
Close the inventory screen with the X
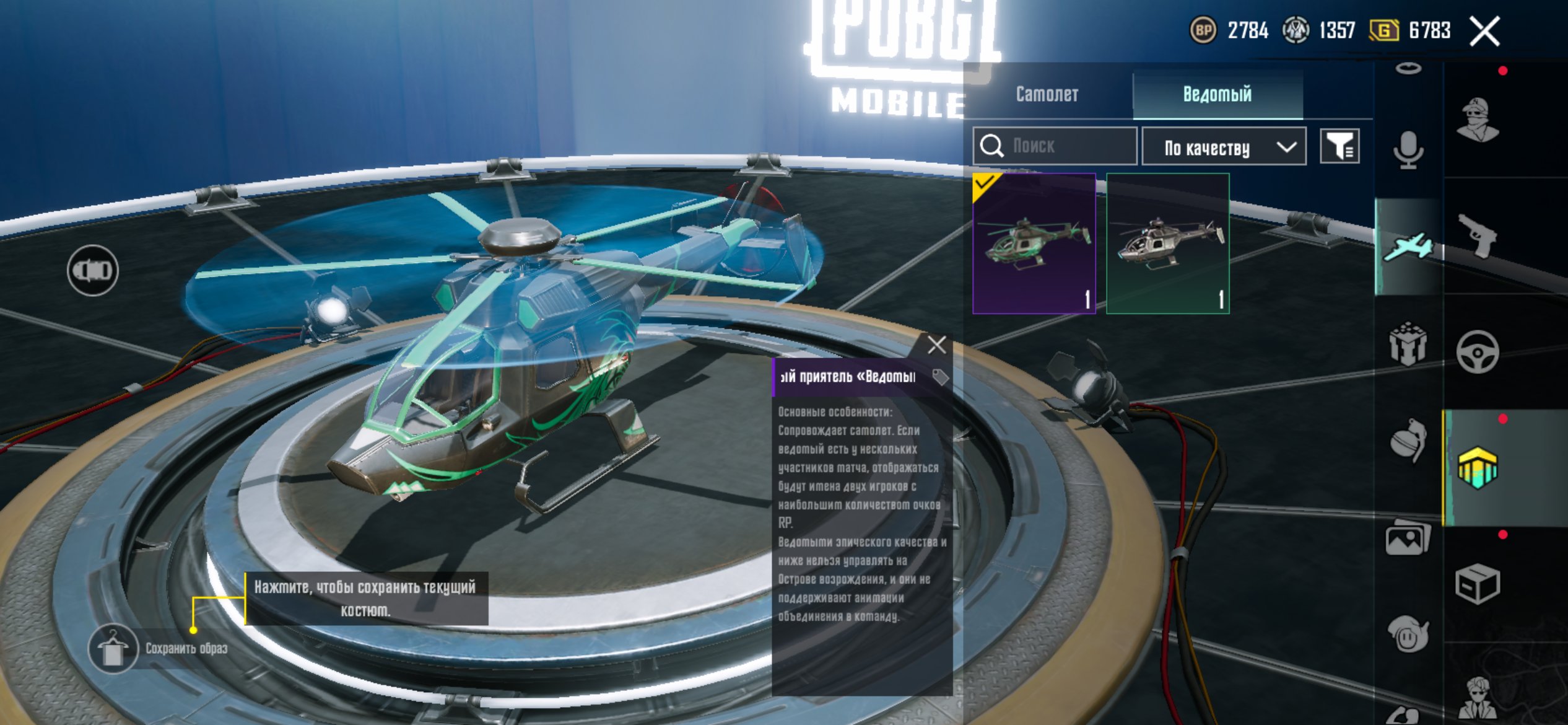pos(1484,31)
